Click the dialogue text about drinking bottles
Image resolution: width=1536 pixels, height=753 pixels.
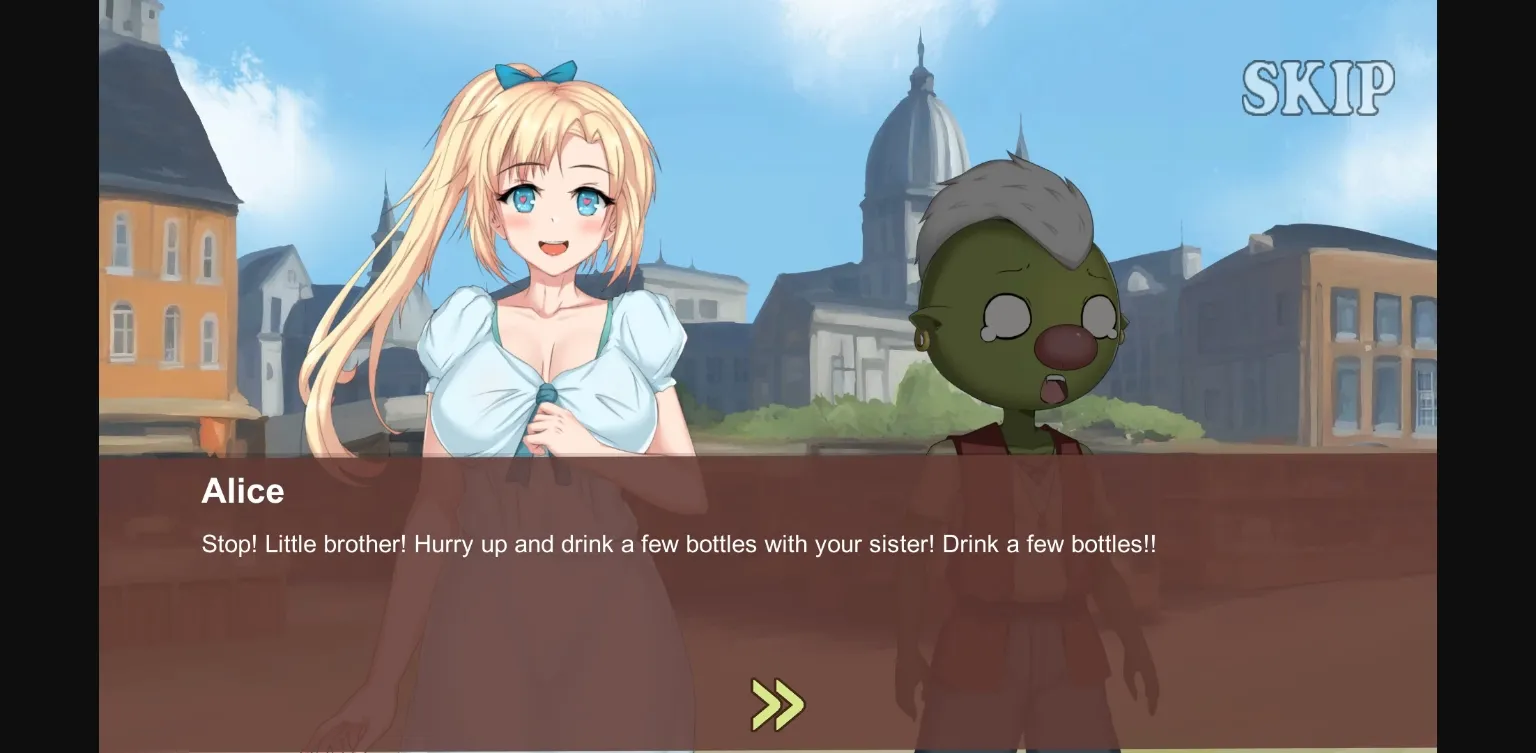pyautogui.click(x=677, y=544)
